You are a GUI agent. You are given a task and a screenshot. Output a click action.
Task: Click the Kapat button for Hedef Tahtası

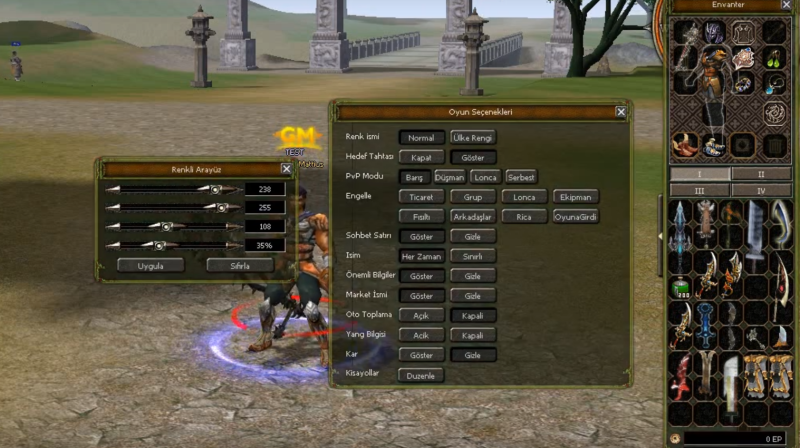[x=421, y=157]
